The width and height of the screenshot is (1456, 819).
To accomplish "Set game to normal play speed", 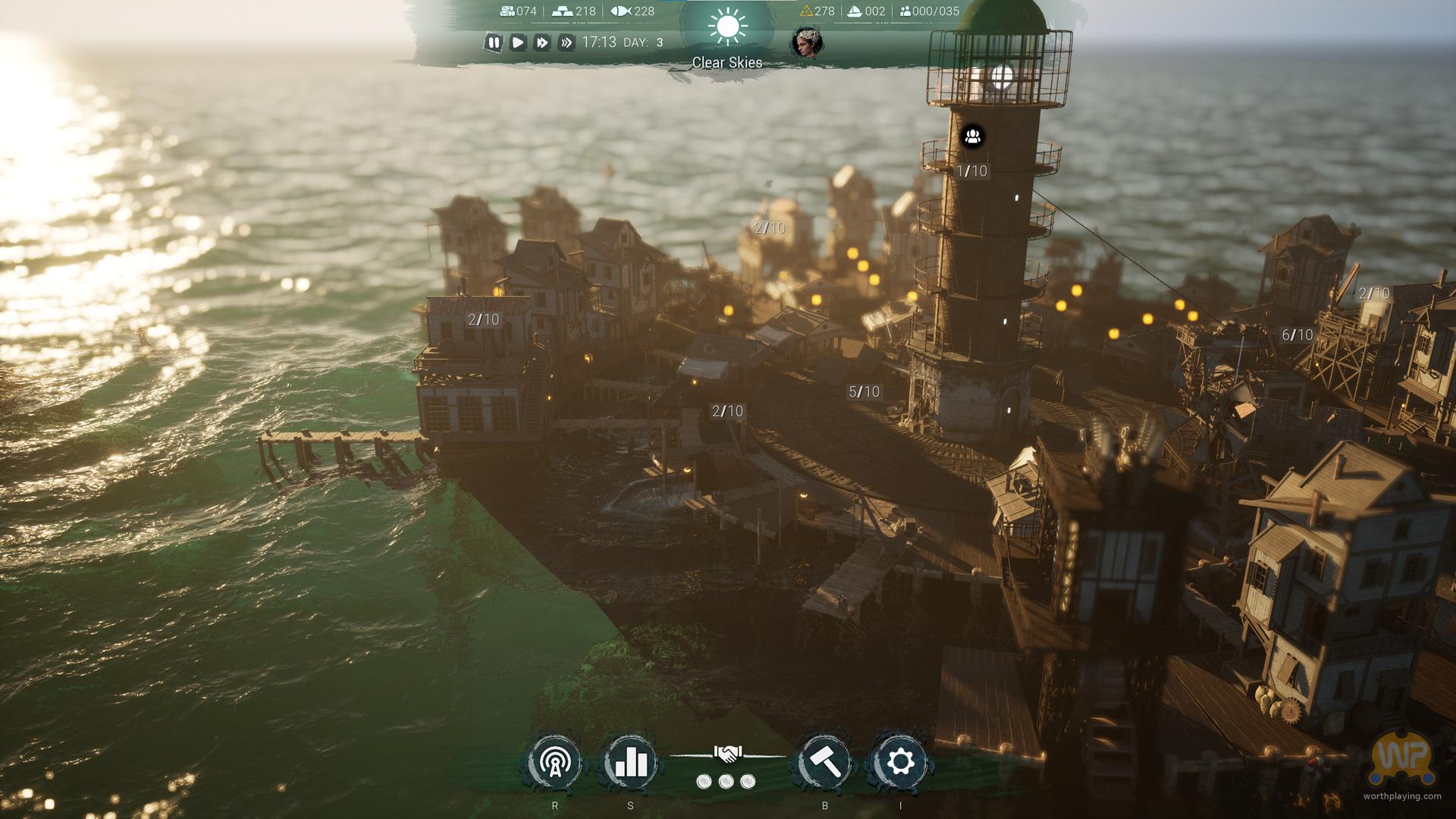I will click(x=518, y=42).
